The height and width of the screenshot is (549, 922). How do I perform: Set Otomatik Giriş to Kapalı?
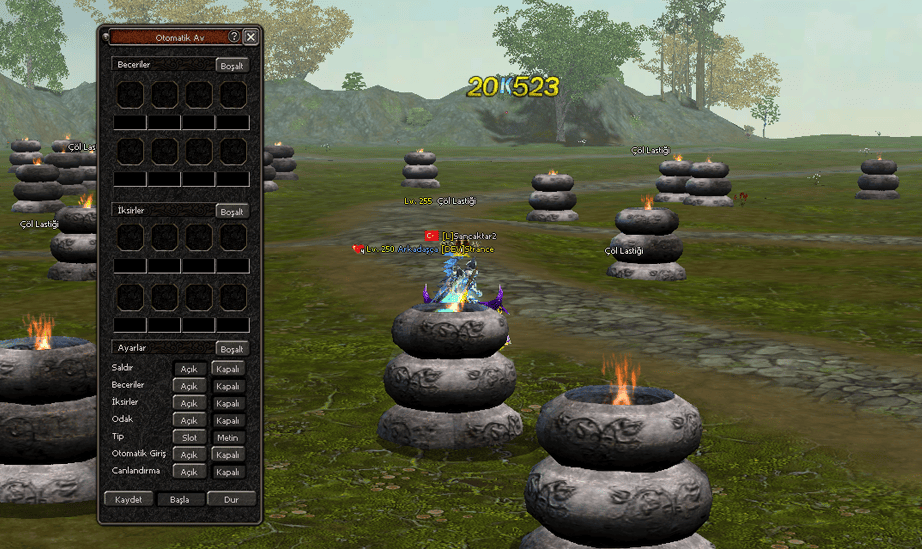click(x=228, y=455)
